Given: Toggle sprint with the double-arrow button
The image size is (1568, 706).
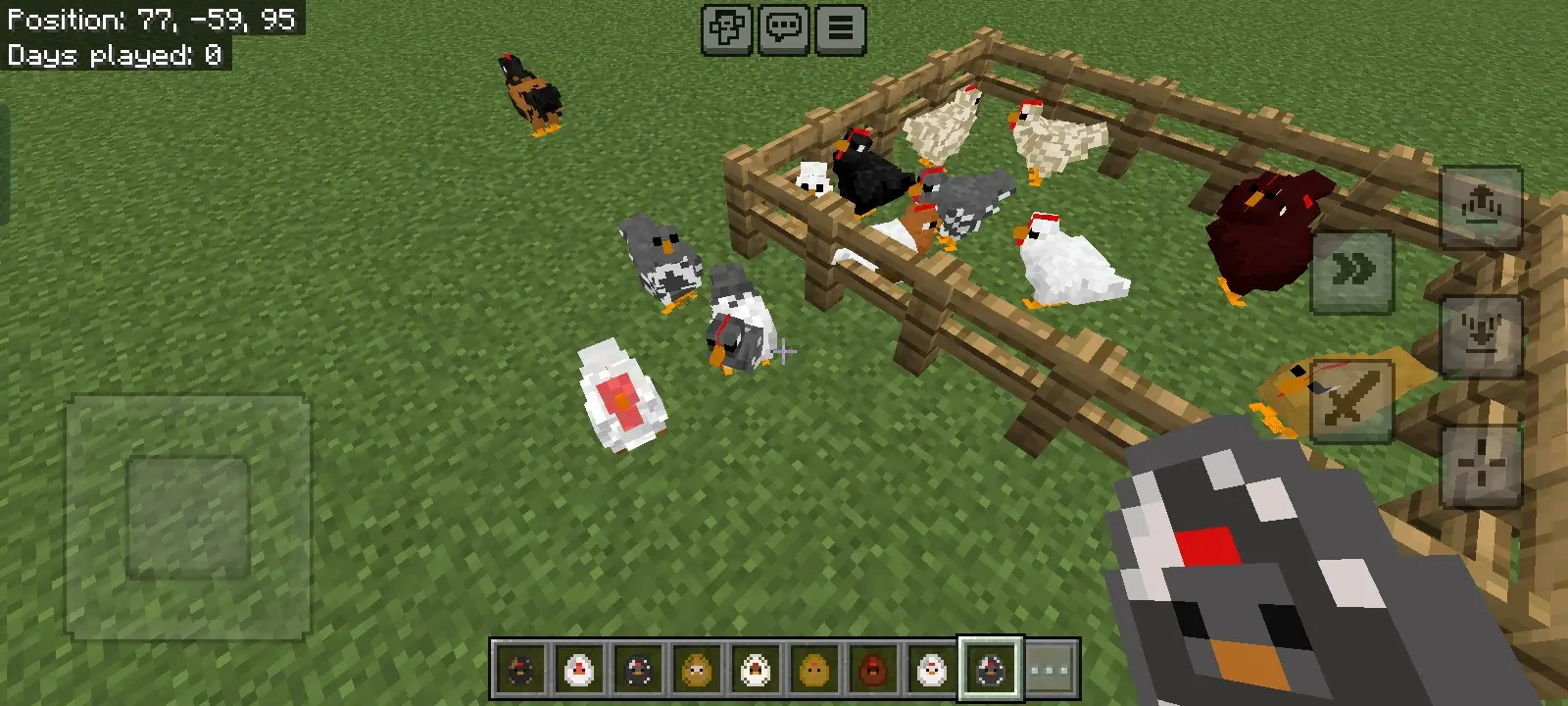Looking at the screenshot, I should point(1352,272).
